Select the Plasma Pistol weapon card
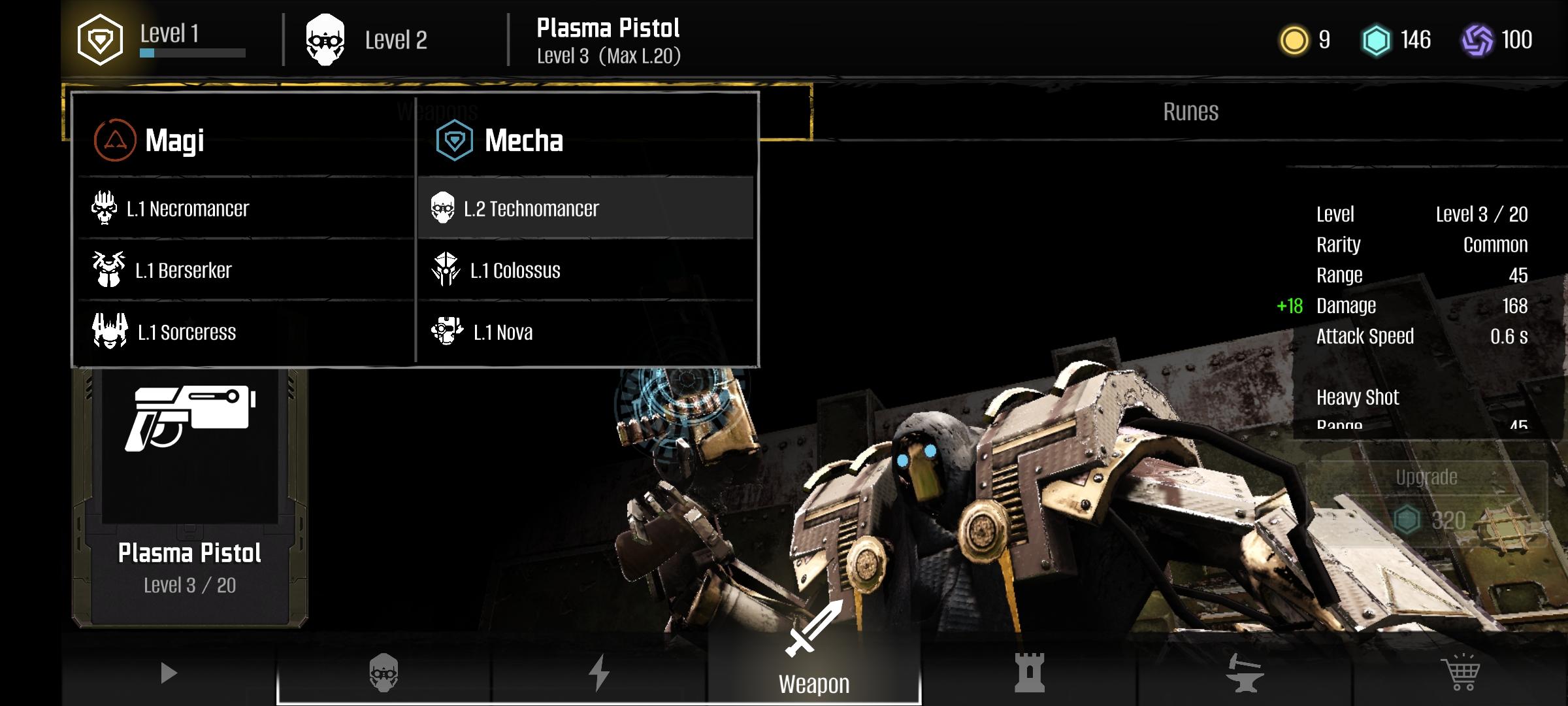 pos(189,497)
